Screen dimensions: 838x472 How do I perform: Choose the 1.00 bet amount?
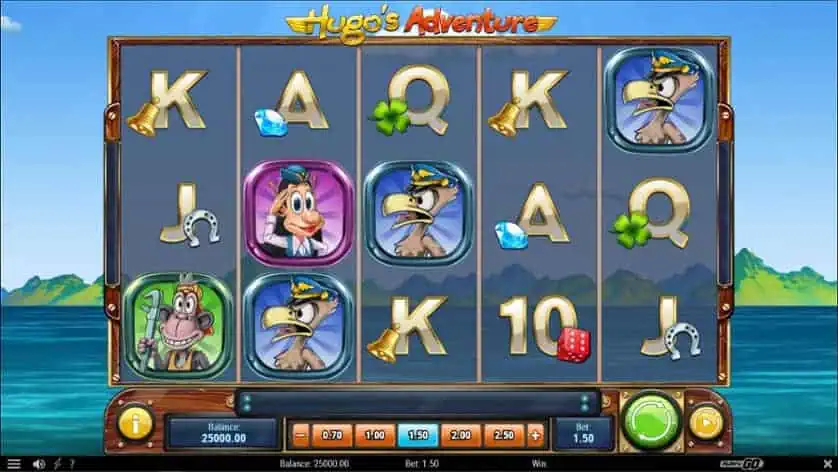point(375,435)
